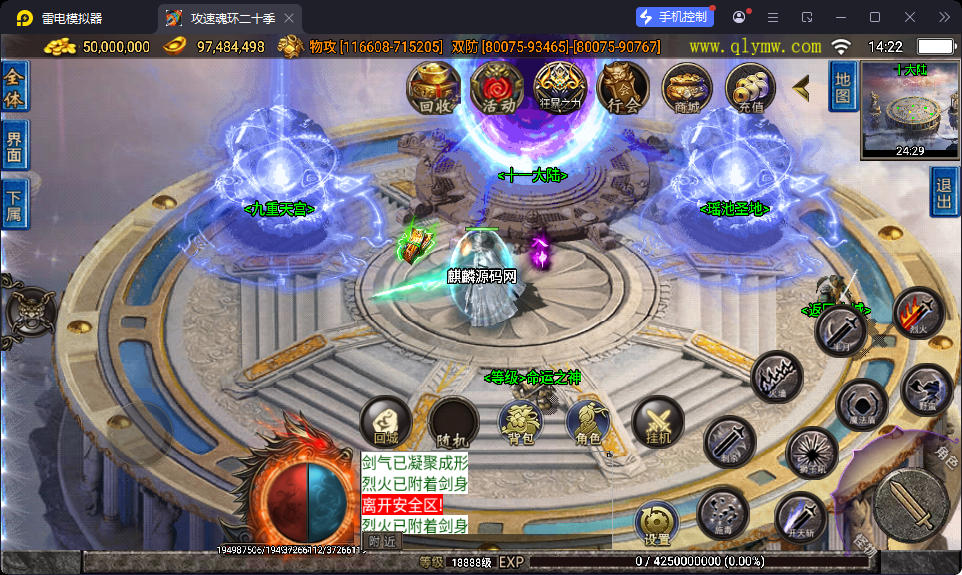The height and width of the screenshot is (575, 962).
Task: Open the 商城 shop
Action: point(687,88)
